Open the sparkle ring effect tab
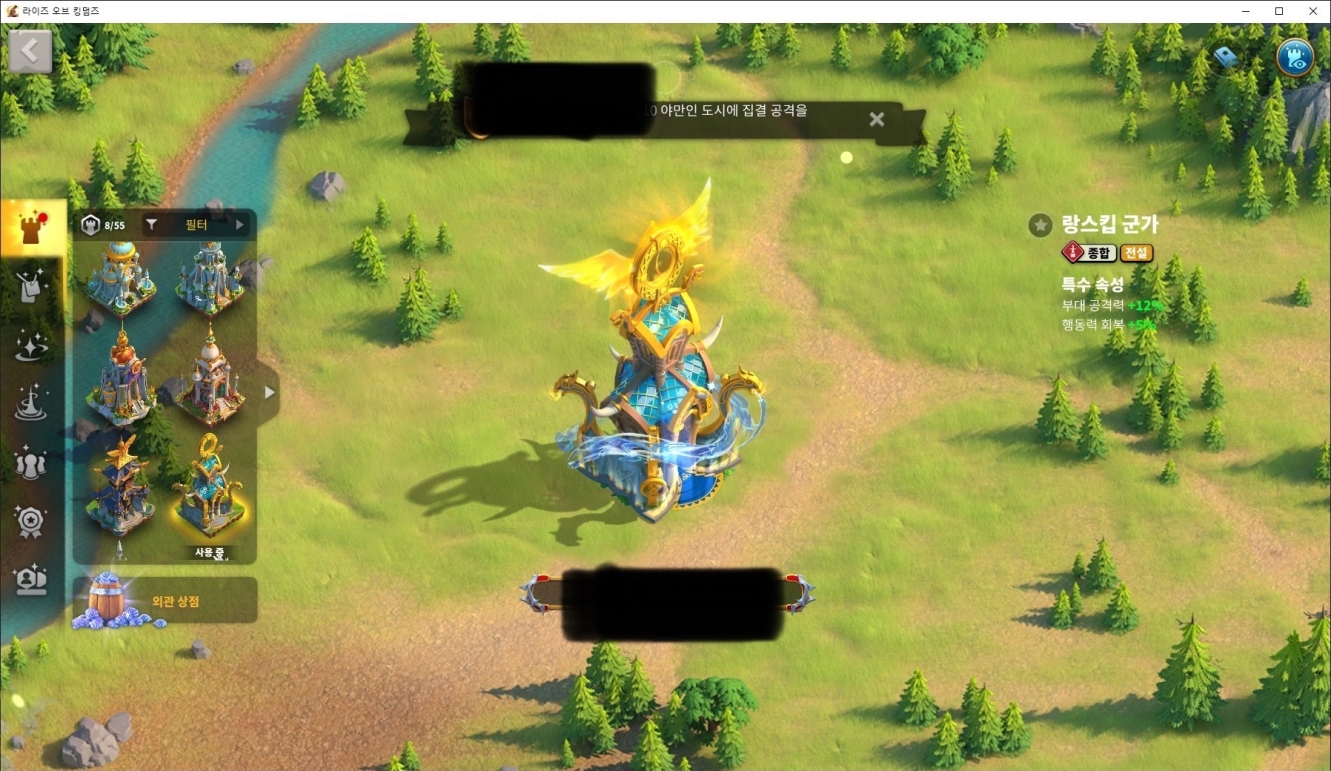 [31, 346]
